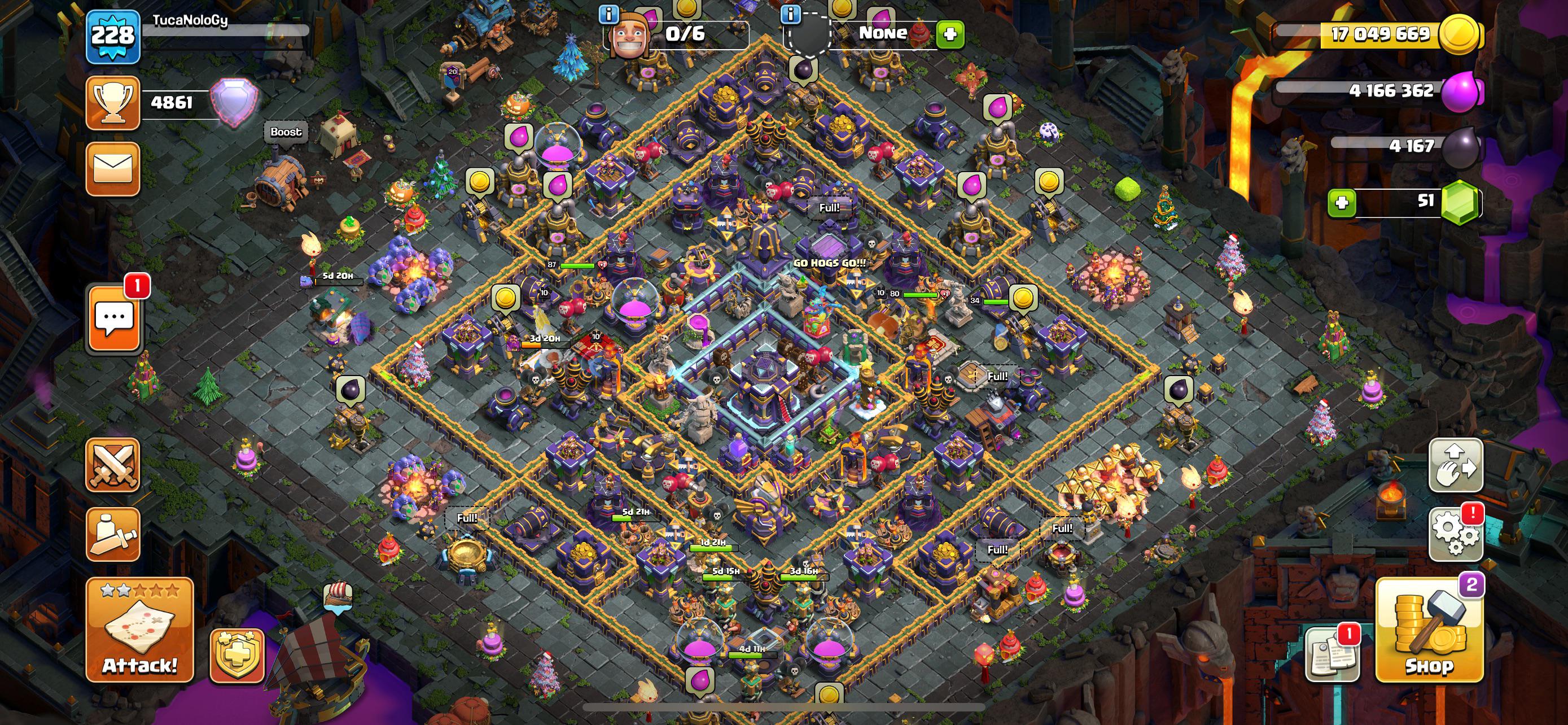Screen dimensions: 1568x725
Task: View the trophy league button
Action: tap(113, 102)
